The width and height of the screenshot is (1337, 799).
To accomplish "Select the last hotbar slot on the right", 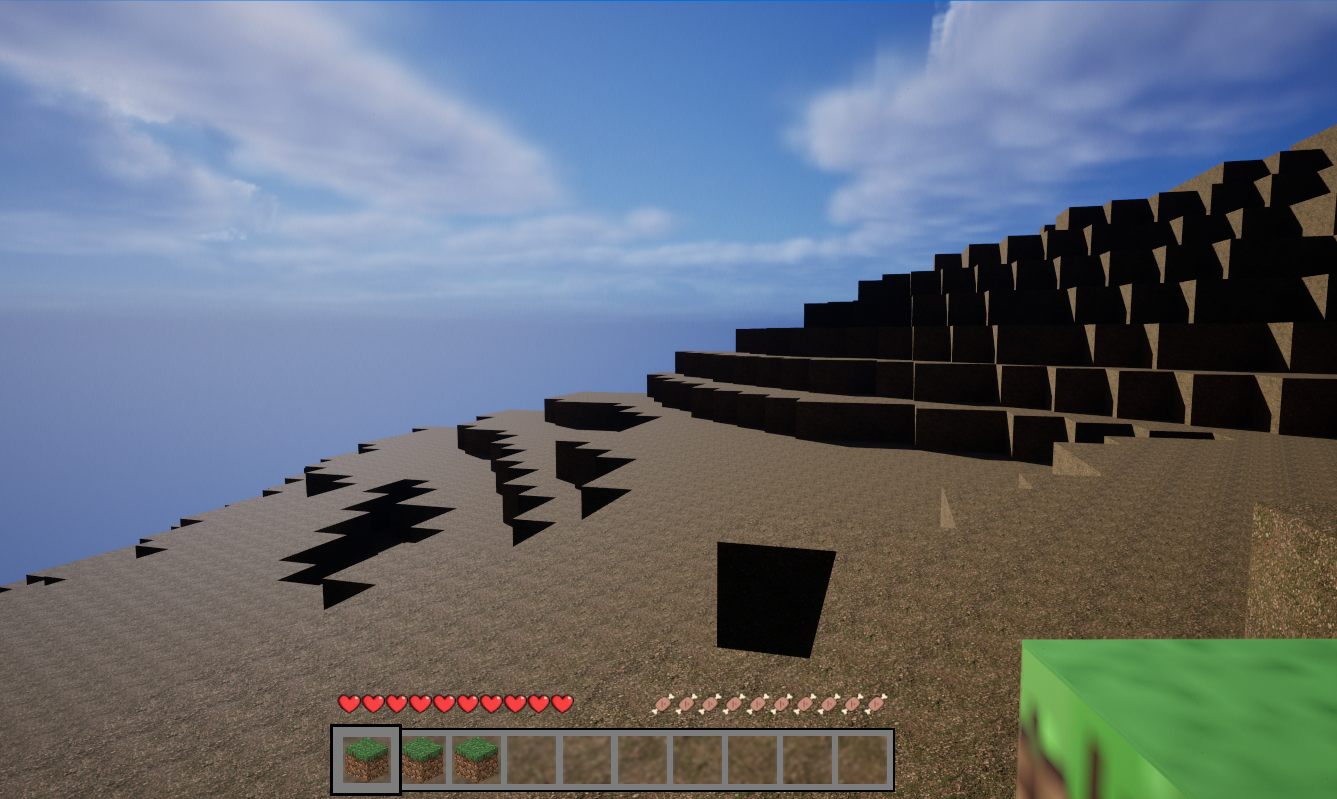I will [860, 758].
